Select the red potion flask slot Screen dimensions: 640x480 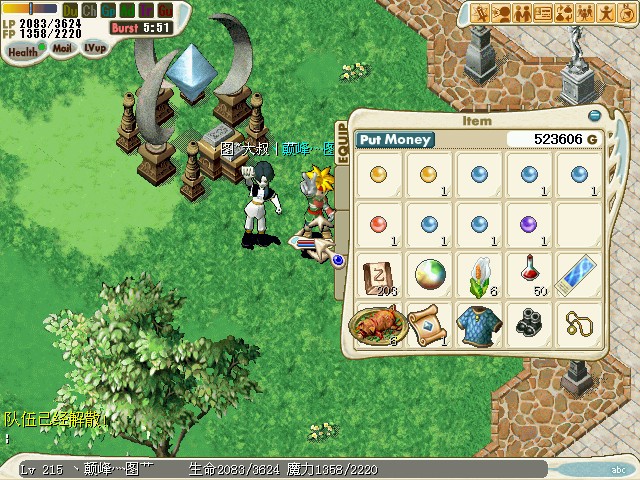click(529, 273)
